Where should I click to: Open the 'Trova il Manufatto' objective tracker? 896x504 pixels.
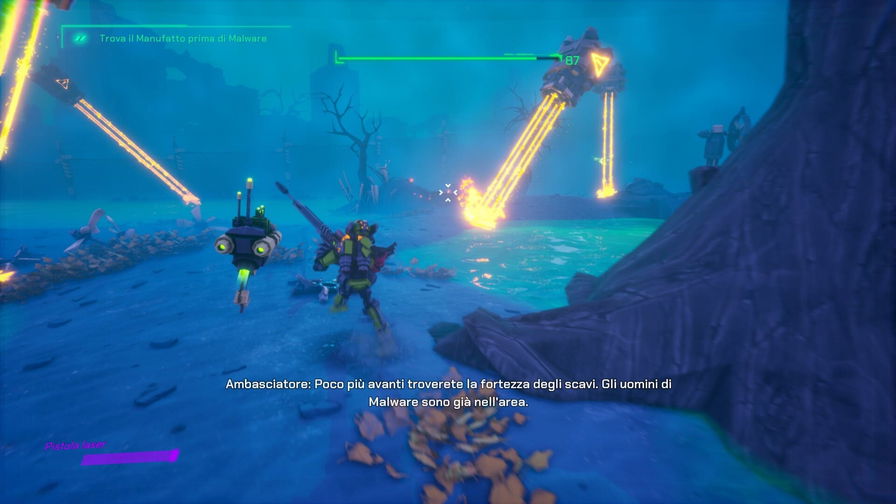(x=182, y=39)
